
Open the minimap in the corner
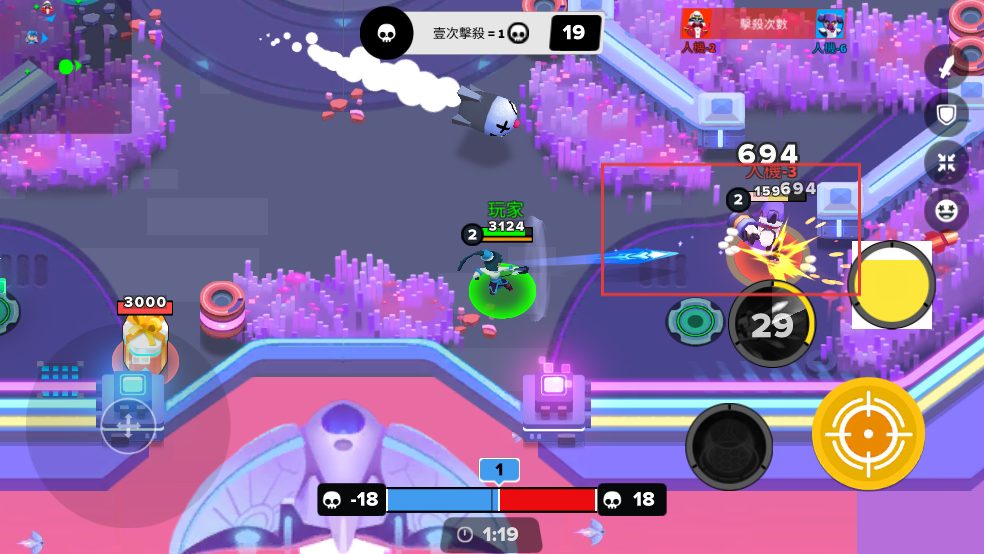tap(65, 66)
